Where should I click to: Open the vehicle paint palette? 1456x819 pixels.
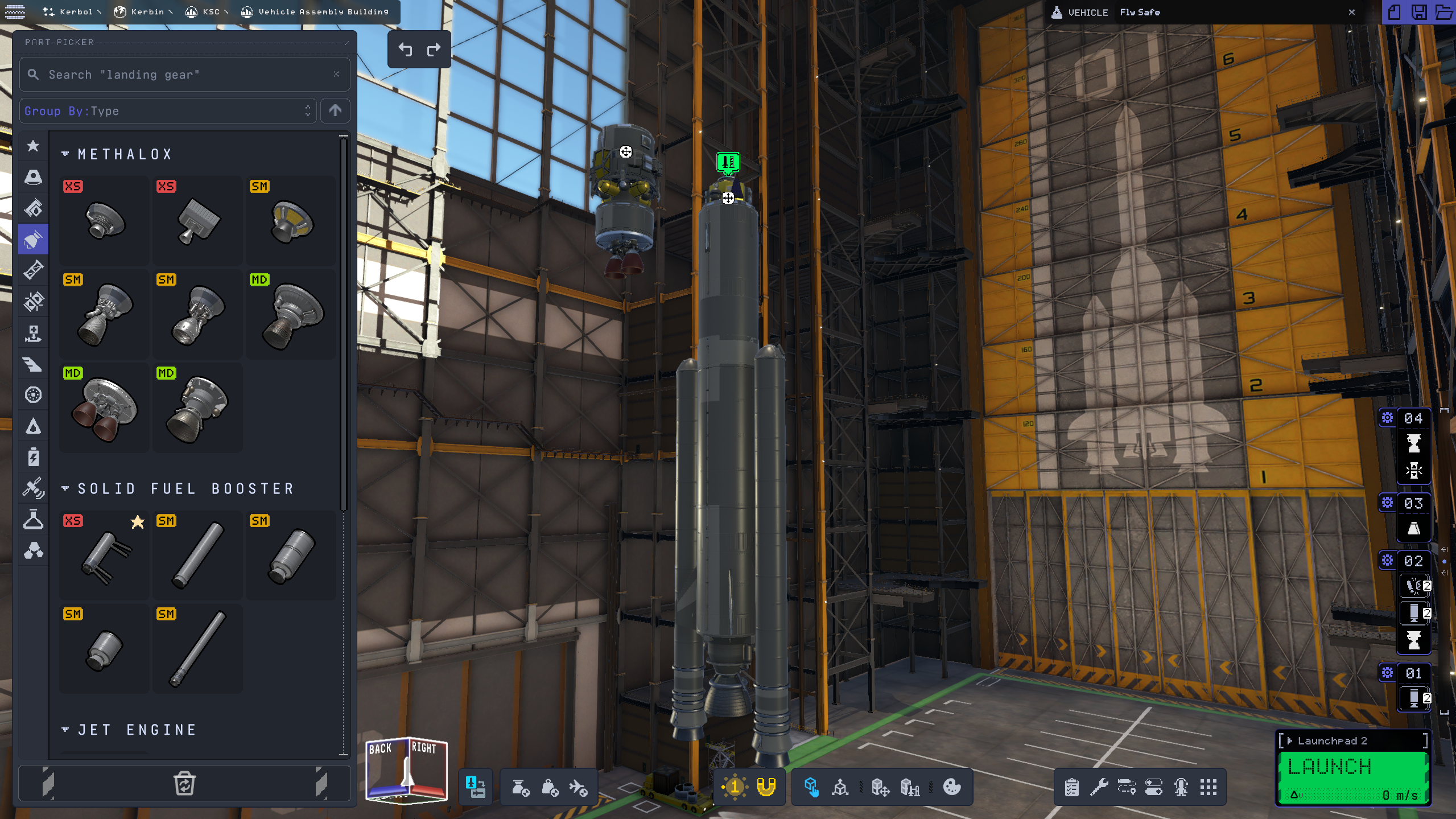click(951, 788)
